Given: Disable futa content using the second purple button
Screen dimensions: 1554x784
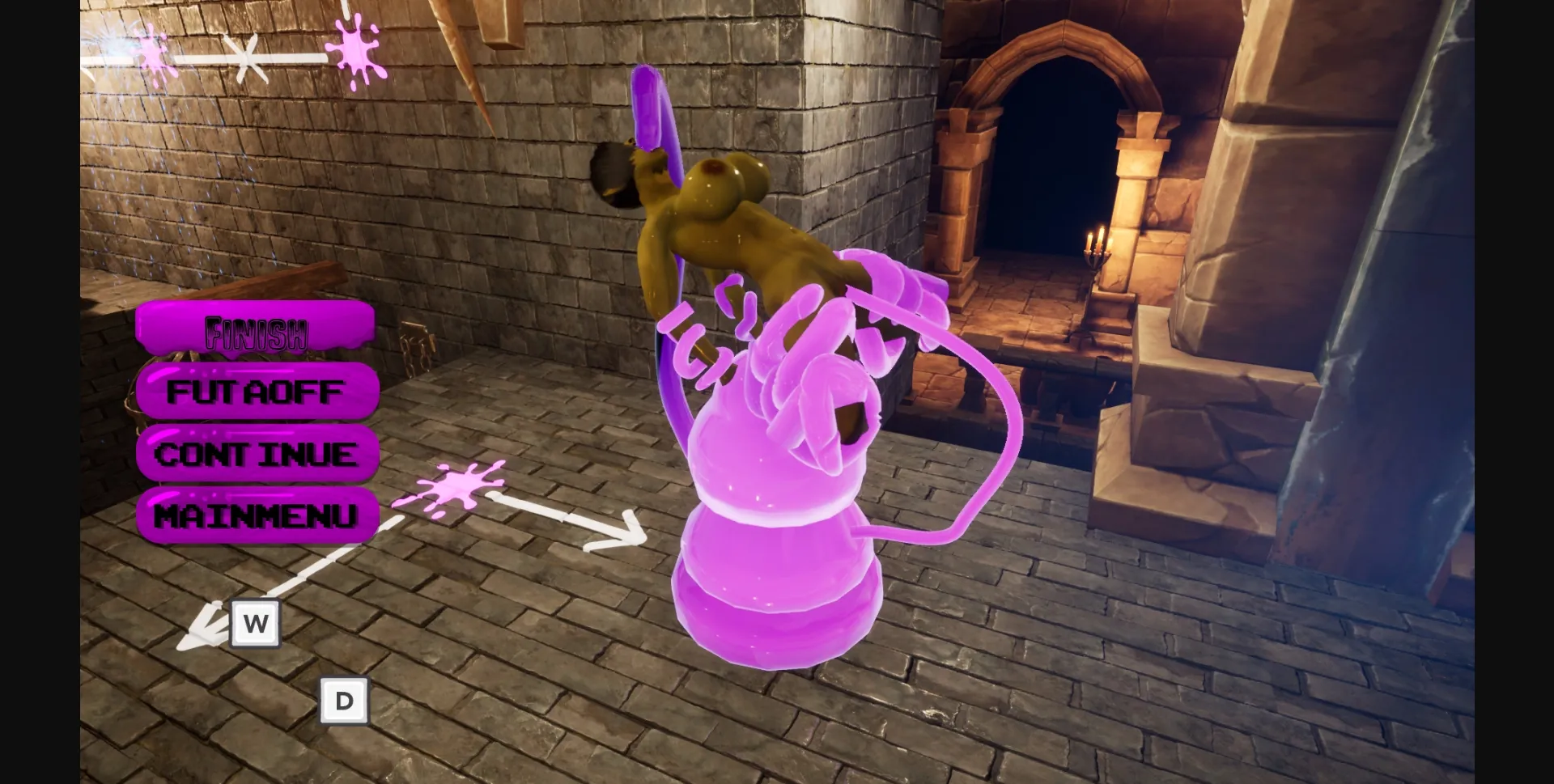Looking at the screenshot, I should [257, 392].
